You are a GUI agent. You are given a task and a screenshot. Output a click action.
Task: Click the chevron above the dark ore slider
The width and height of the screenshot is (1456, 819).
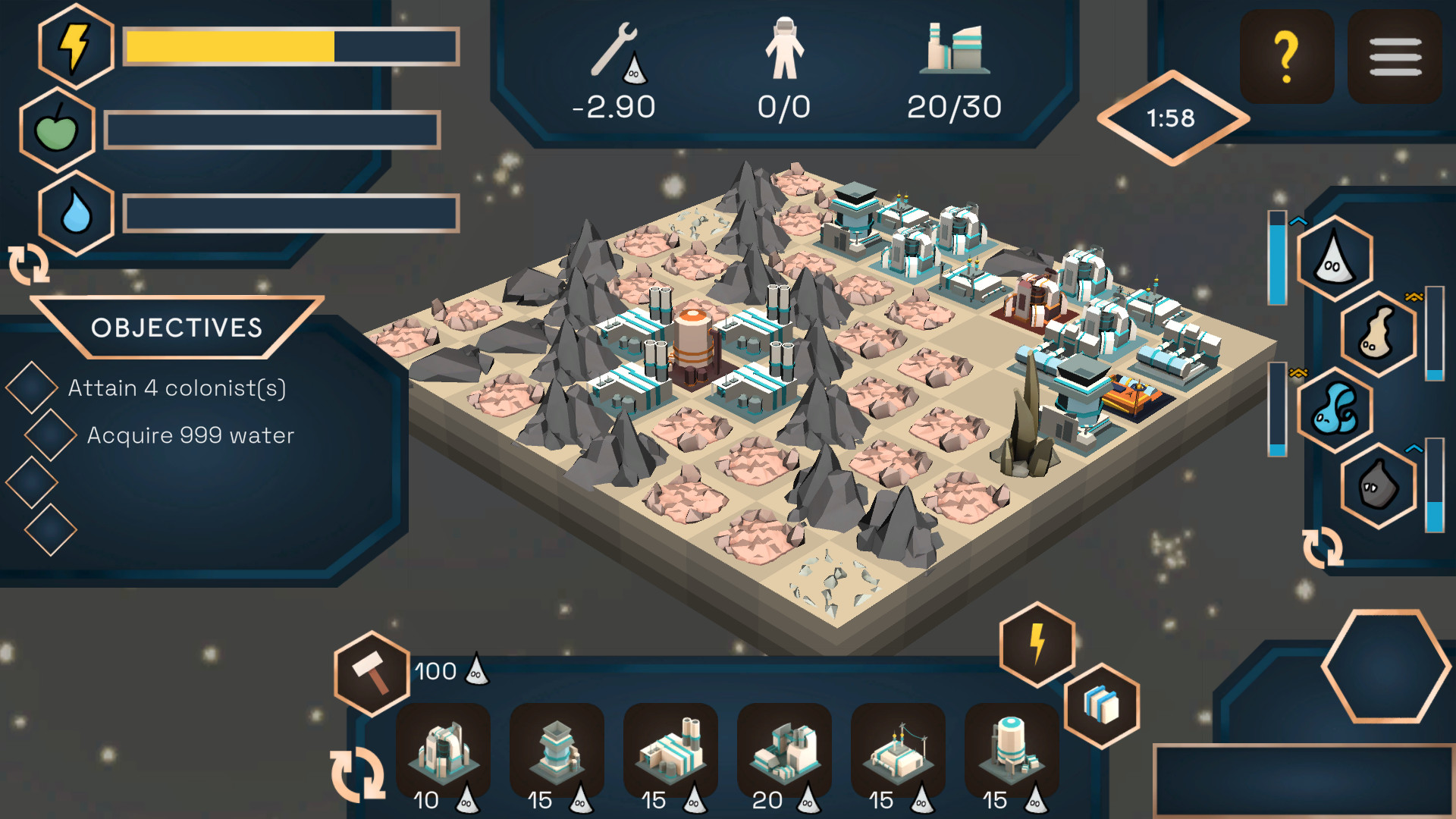click(1414, 449)
